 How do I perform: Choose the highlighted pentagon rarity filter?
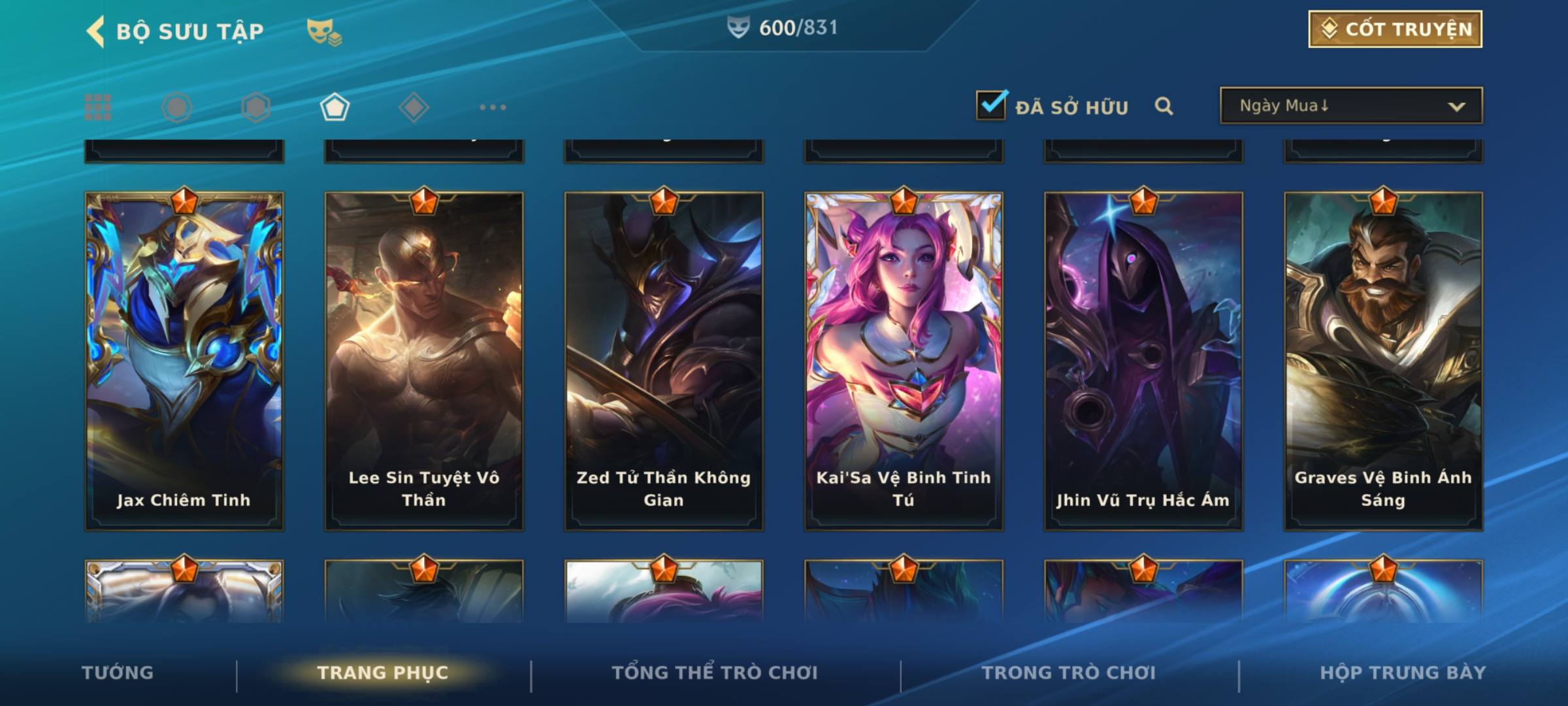pyautogui.click(x=335, y=107)
